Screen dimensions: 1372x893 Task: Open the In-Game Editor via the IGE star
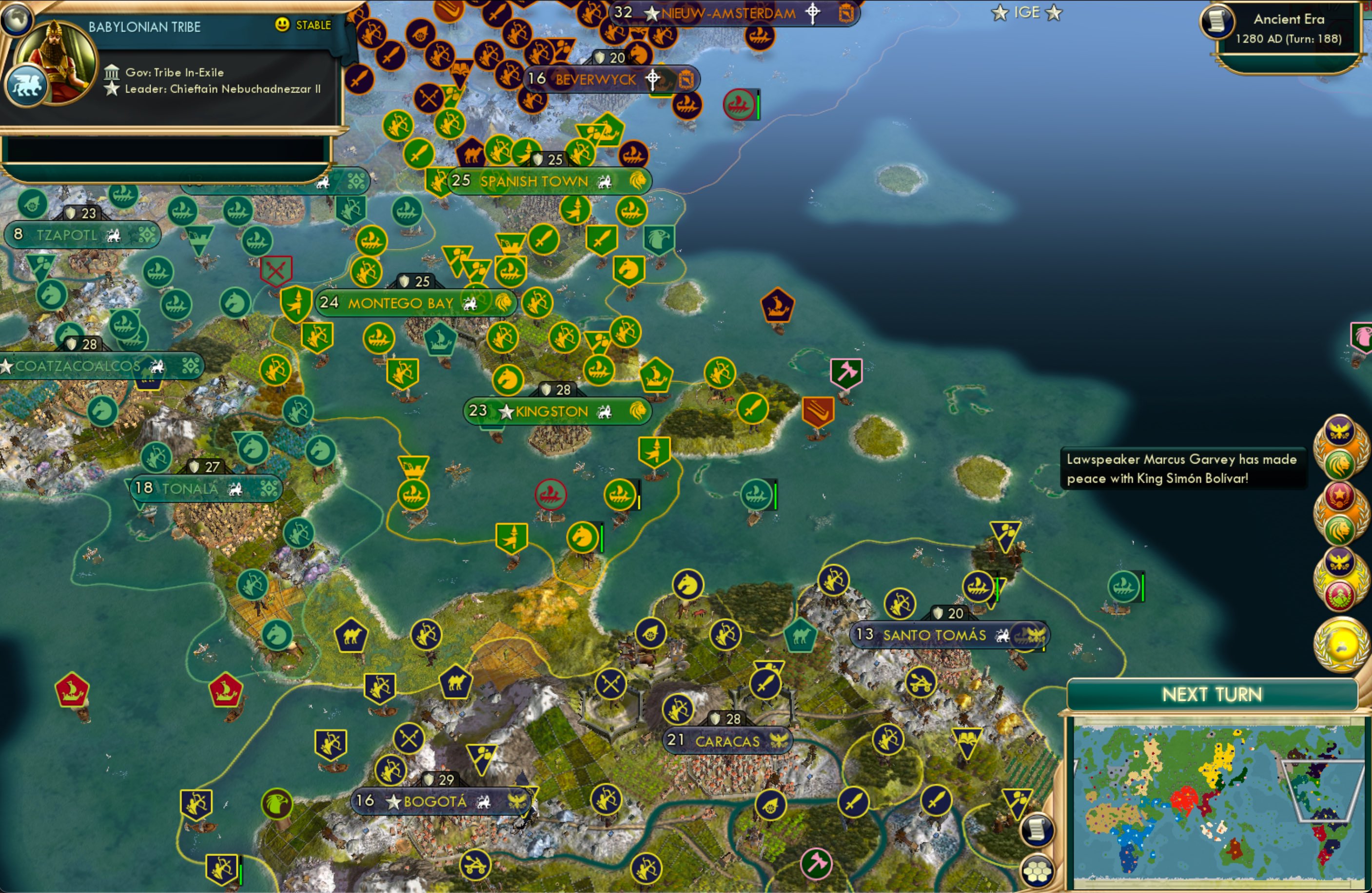click(1027, 12)
